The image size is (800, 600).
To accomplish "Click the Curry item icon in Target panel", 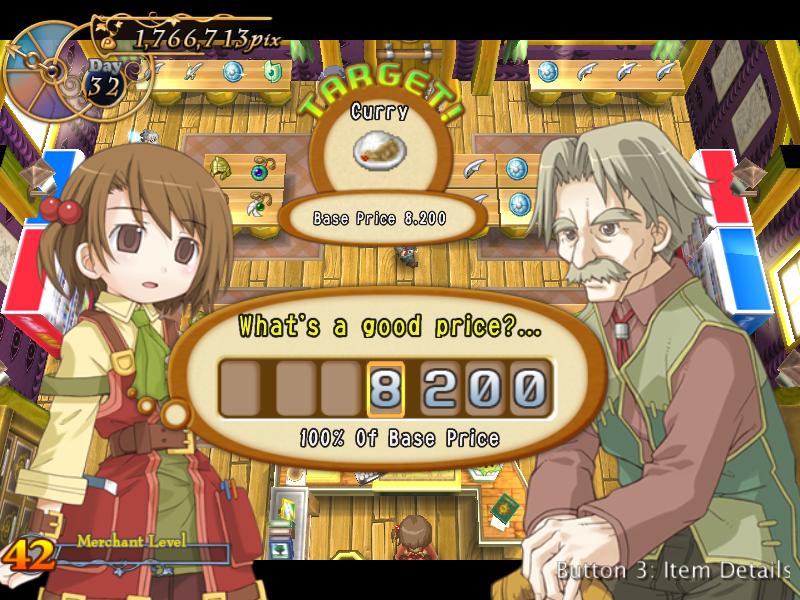I will tap(379, 150).
